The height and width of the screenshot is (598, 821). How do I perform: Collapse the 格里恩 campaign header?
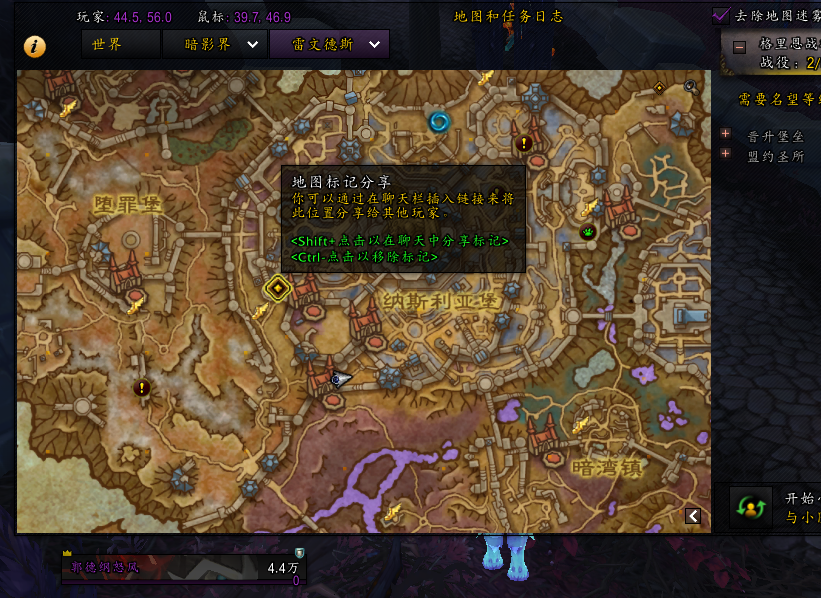pyautogui.click(x=739, y=46)
